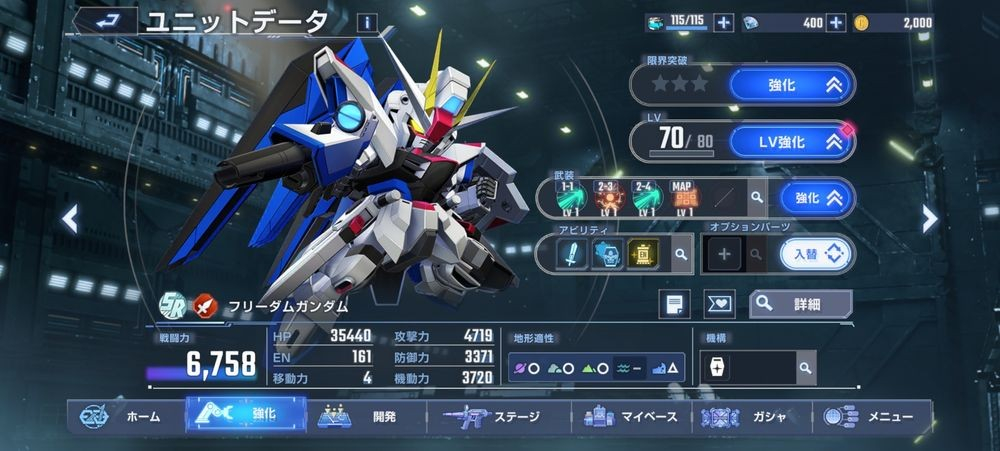Viewport: 1000px width, 451px height.
Task: Switch to the next unit arrow
Action: point(930,219)
